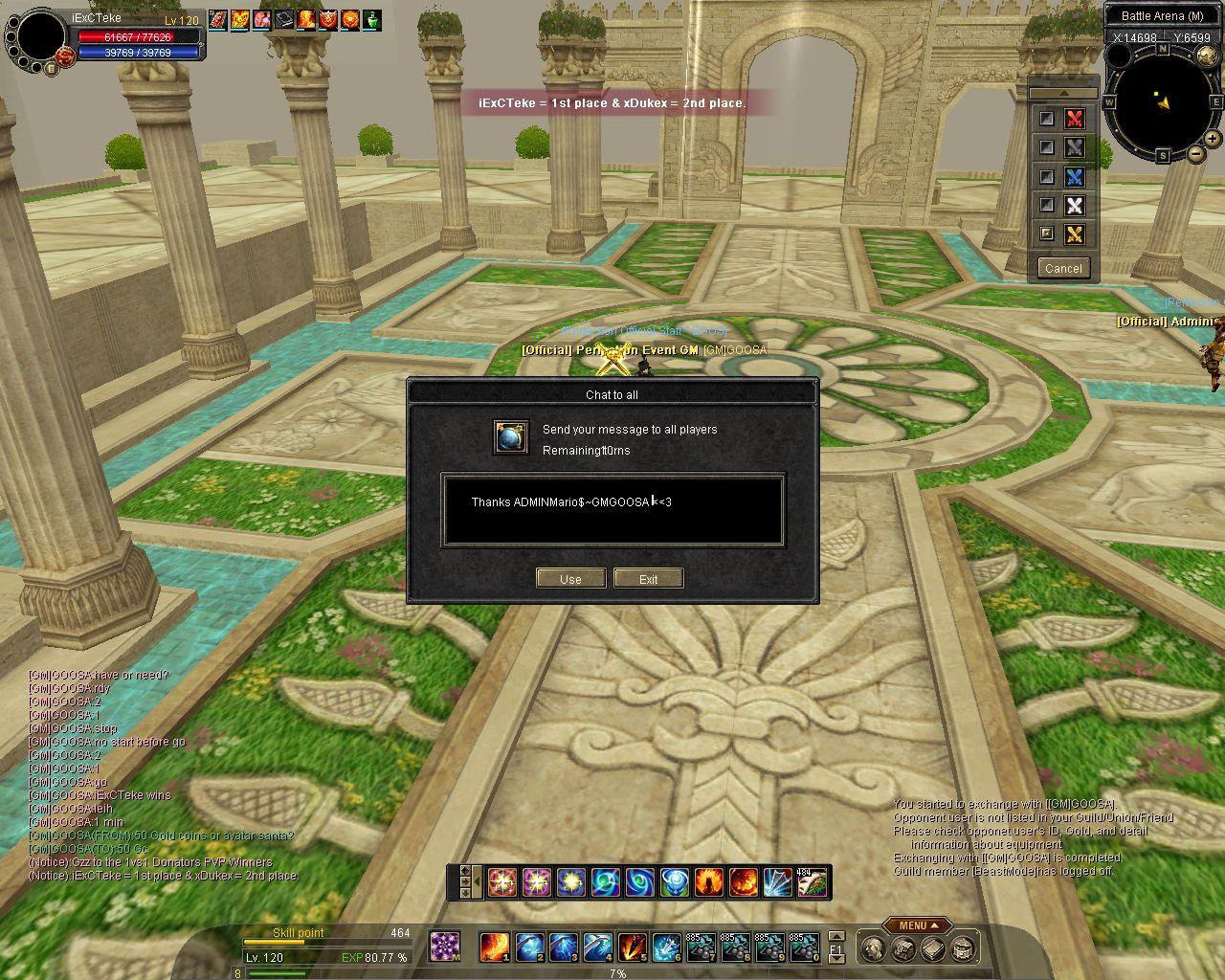This screenshot has width=1225, height=980.
Task: Pick the white crossed swords mode
Action: pyautogui.click(x=1075, y=205)
